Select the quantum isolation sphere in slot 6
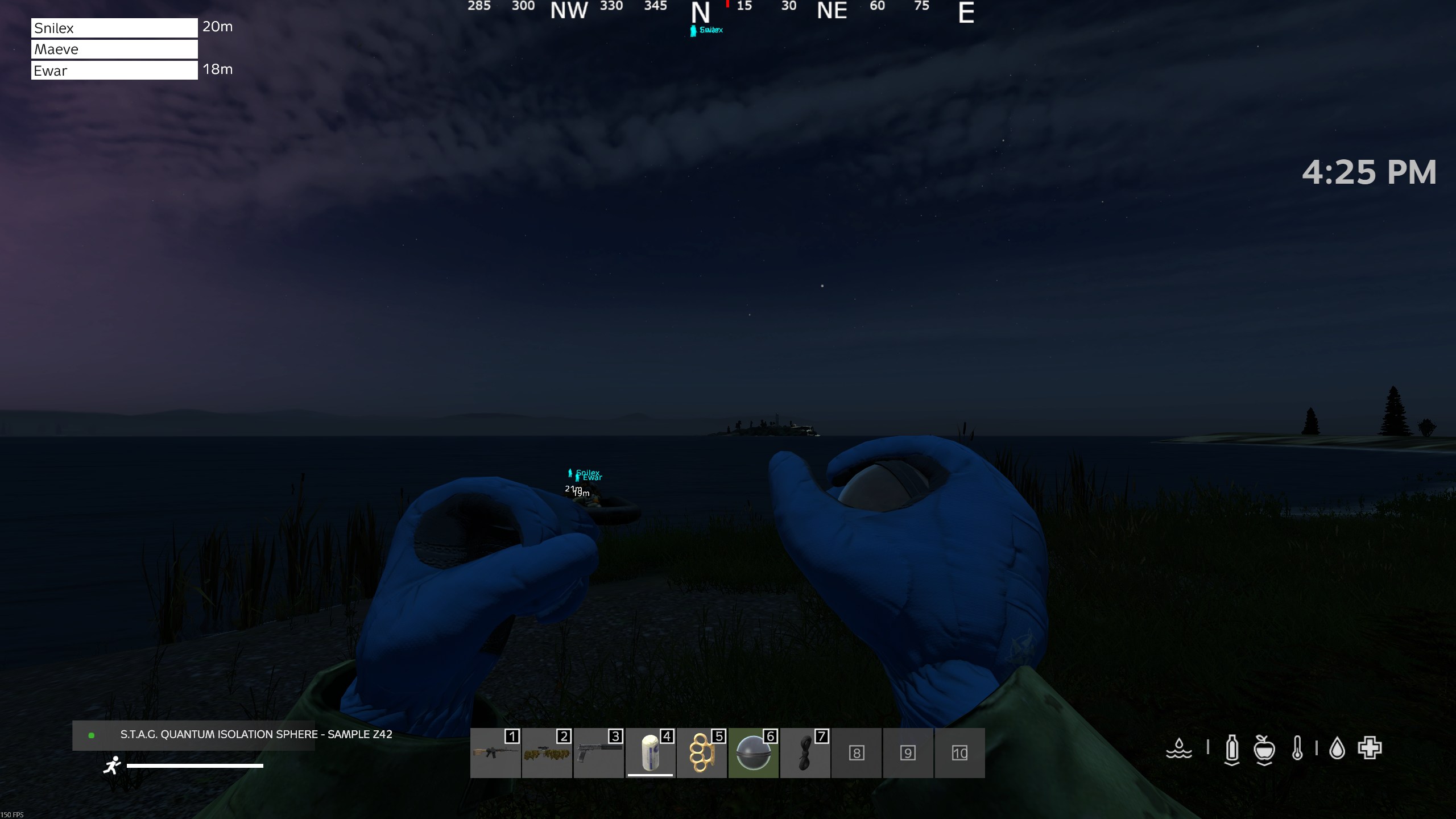Viewport: 1456px width, 819px height. (754, 753)
